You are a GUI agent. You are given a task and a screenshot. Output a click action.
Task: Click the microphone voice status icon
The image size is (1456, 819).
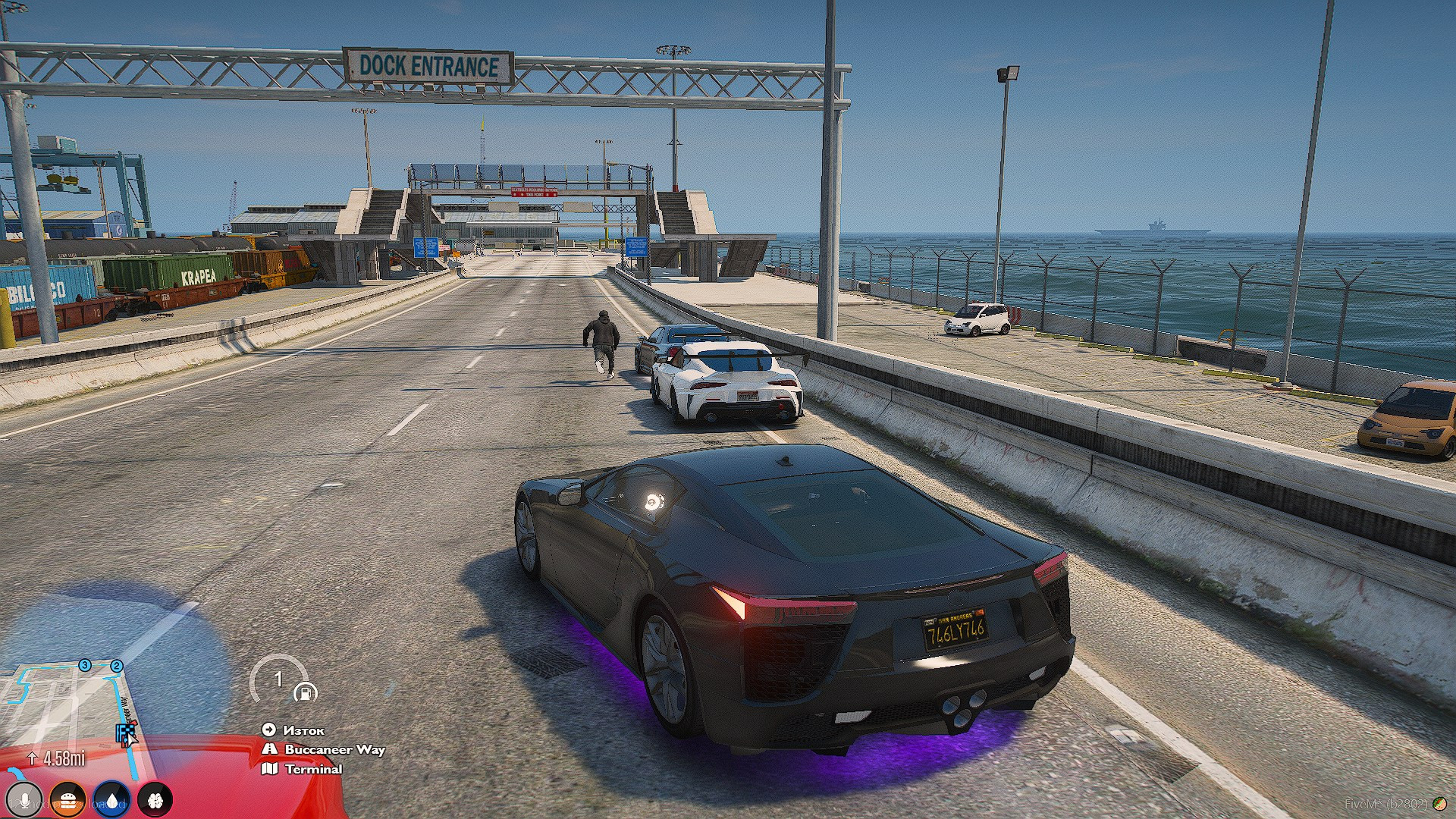pos(25,800)
